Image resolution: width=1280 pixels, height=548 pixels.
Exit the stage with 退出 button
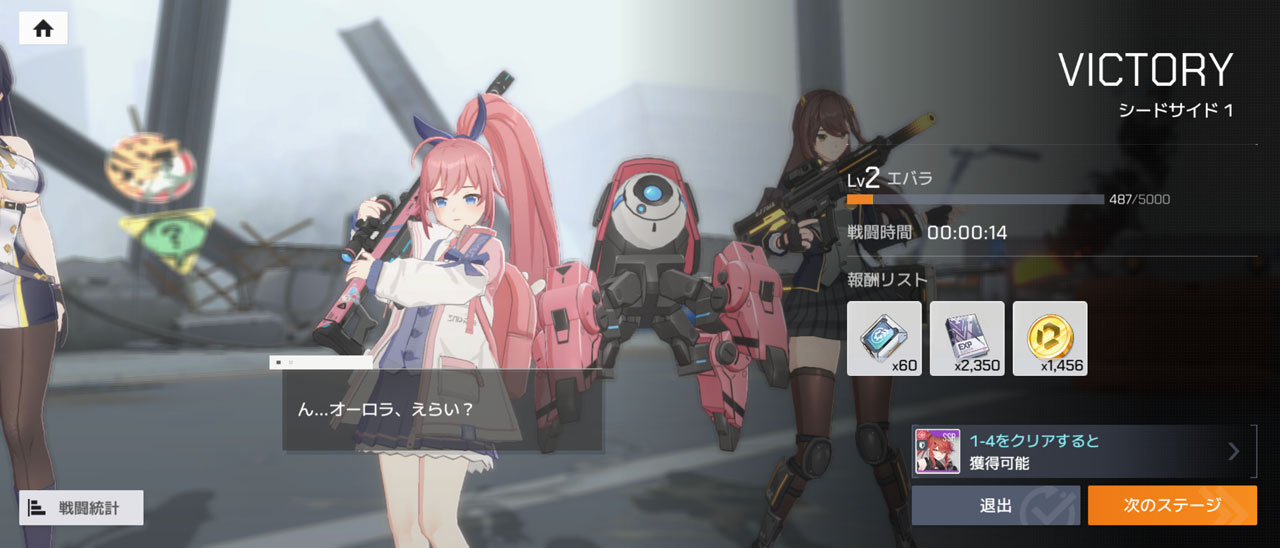coord(995,506)
